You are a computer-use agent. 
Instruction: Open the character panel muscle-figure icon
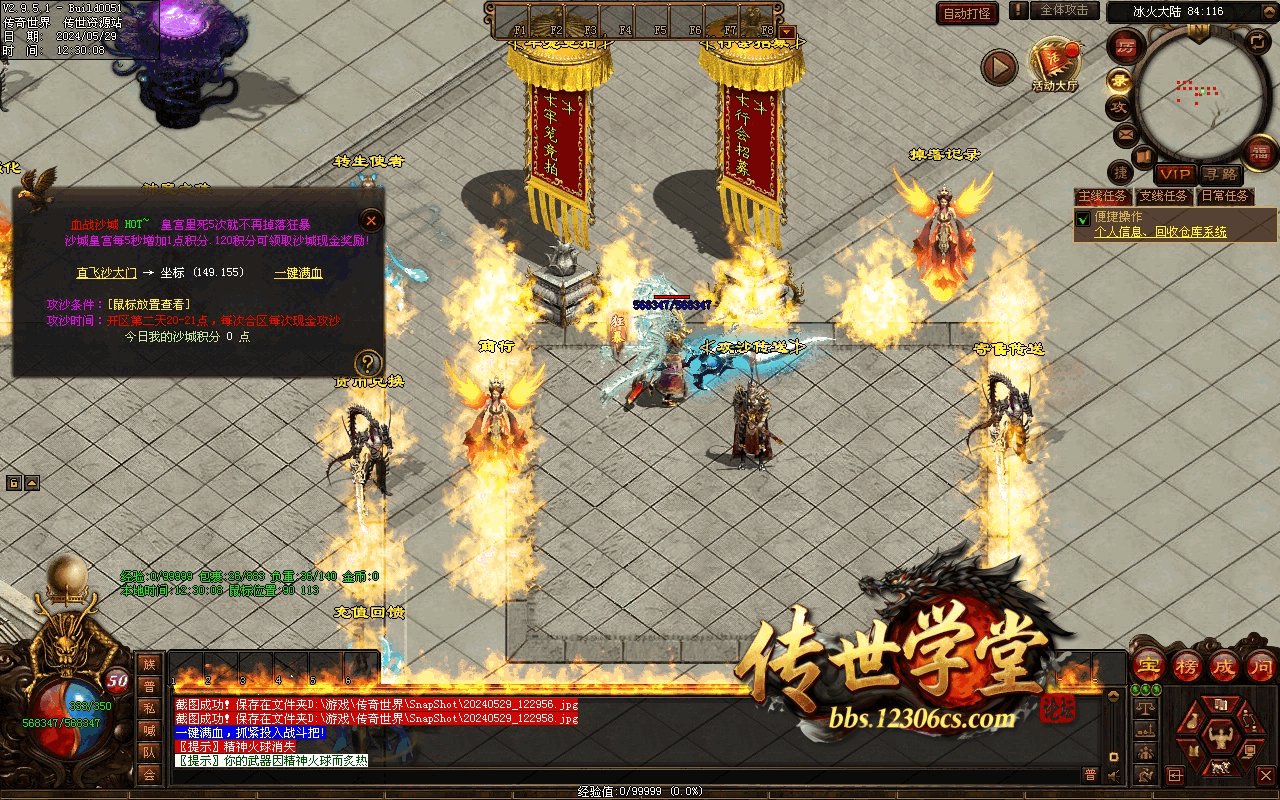pyautogui.click(x=1217, y=738)
